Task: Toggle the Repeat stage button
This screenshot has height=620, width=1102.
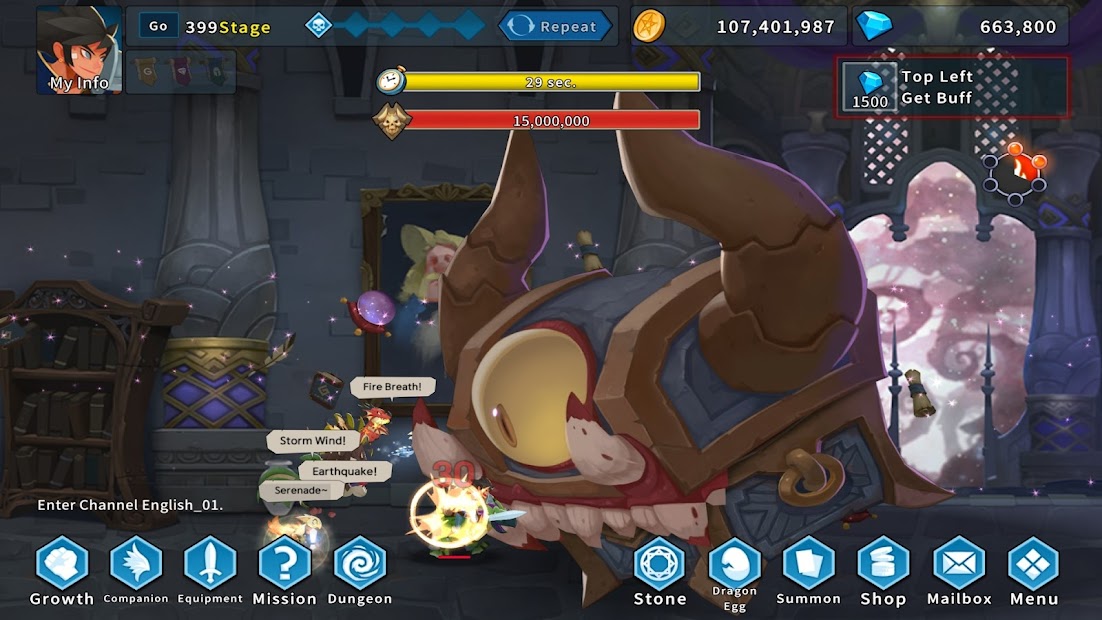Action: click(x=555, y=26)
